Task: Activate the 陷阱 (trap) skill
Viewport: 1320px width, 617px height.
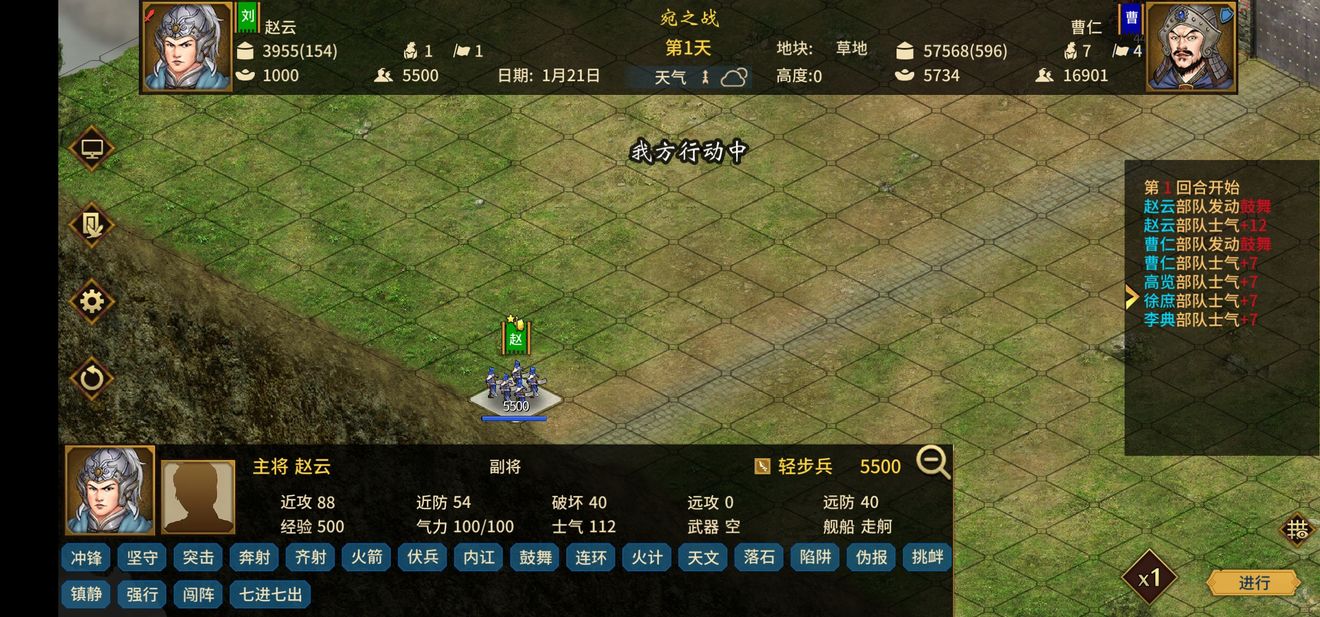Action: click(x=816, y=557)
